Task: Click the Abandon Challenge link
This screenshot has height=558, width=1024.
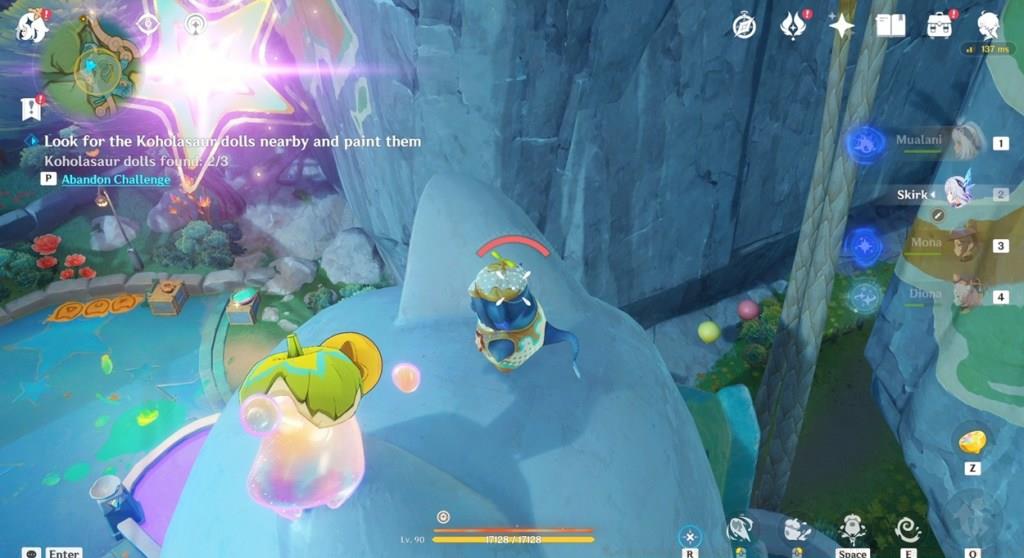Action: 115,179
